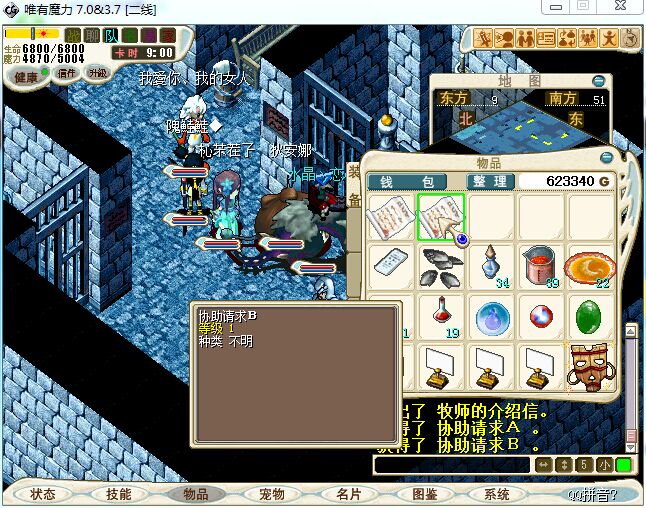
Task: Choose the red liquid beaker item
Action: click(x=540, y=266)
